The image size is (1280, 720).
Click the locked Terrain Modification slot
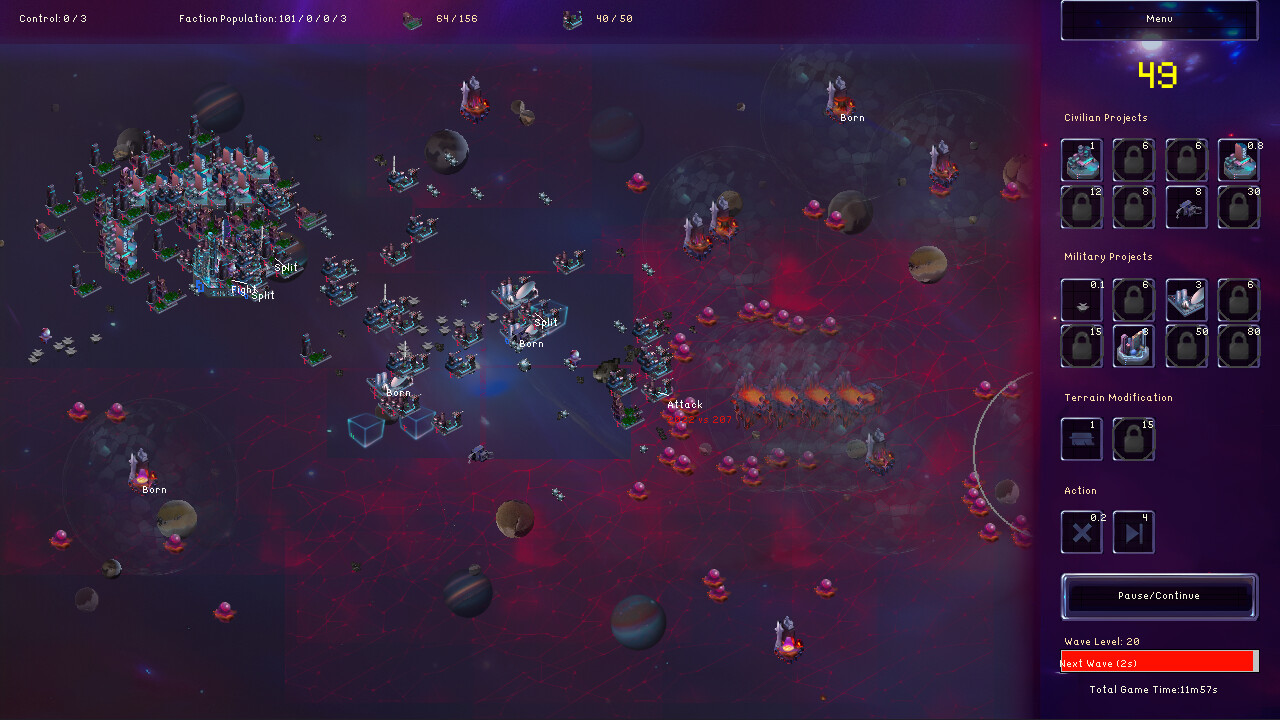pos(1133,438)
